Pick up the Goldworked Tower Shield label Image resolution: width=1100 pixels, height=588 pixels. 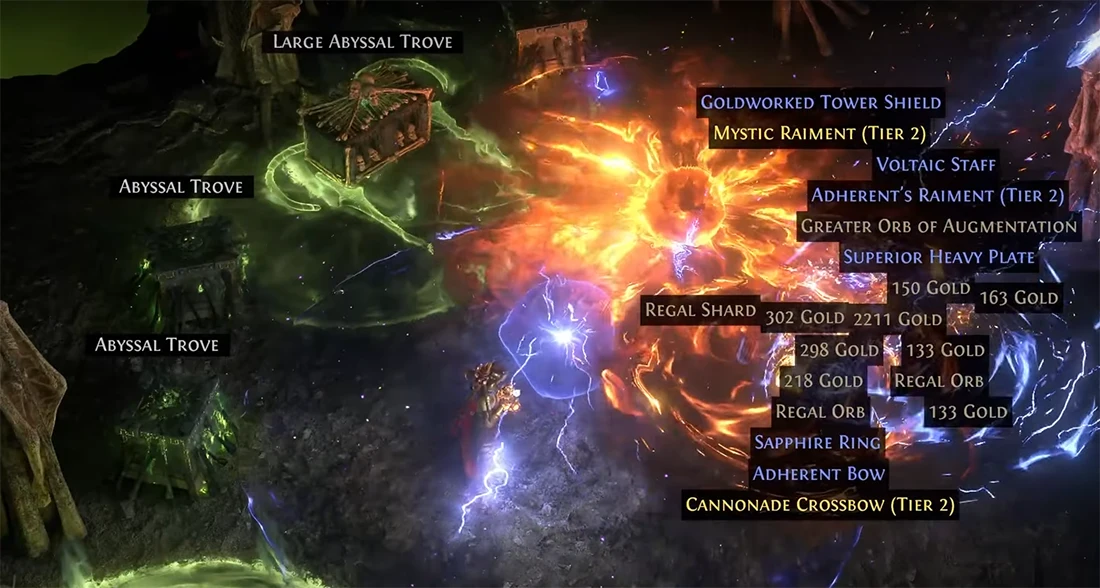(x=820, y=103)
